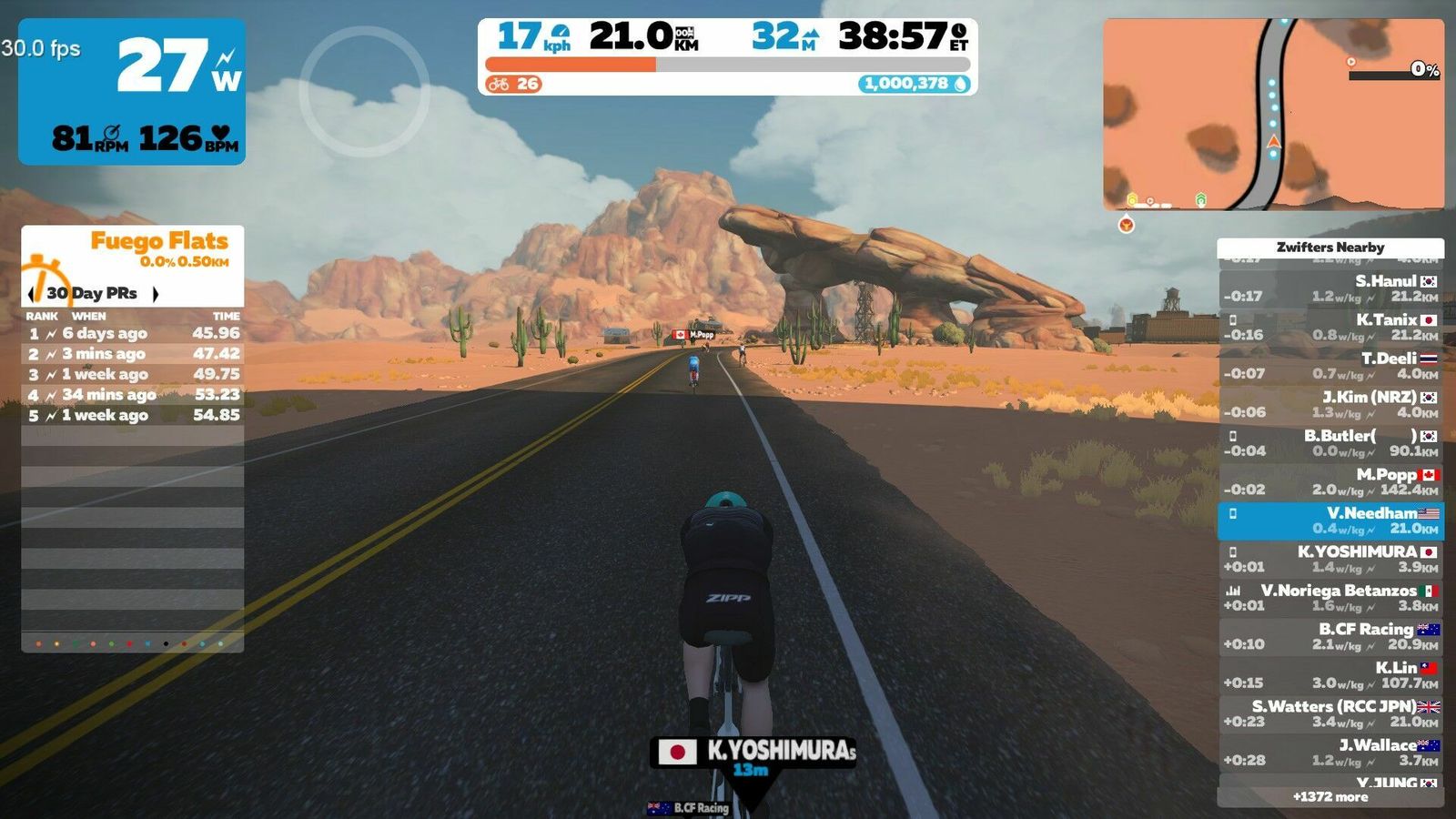Show the +1372 more riders
The height and width of the screenshot is (819, 1456).
(1330, 797)
